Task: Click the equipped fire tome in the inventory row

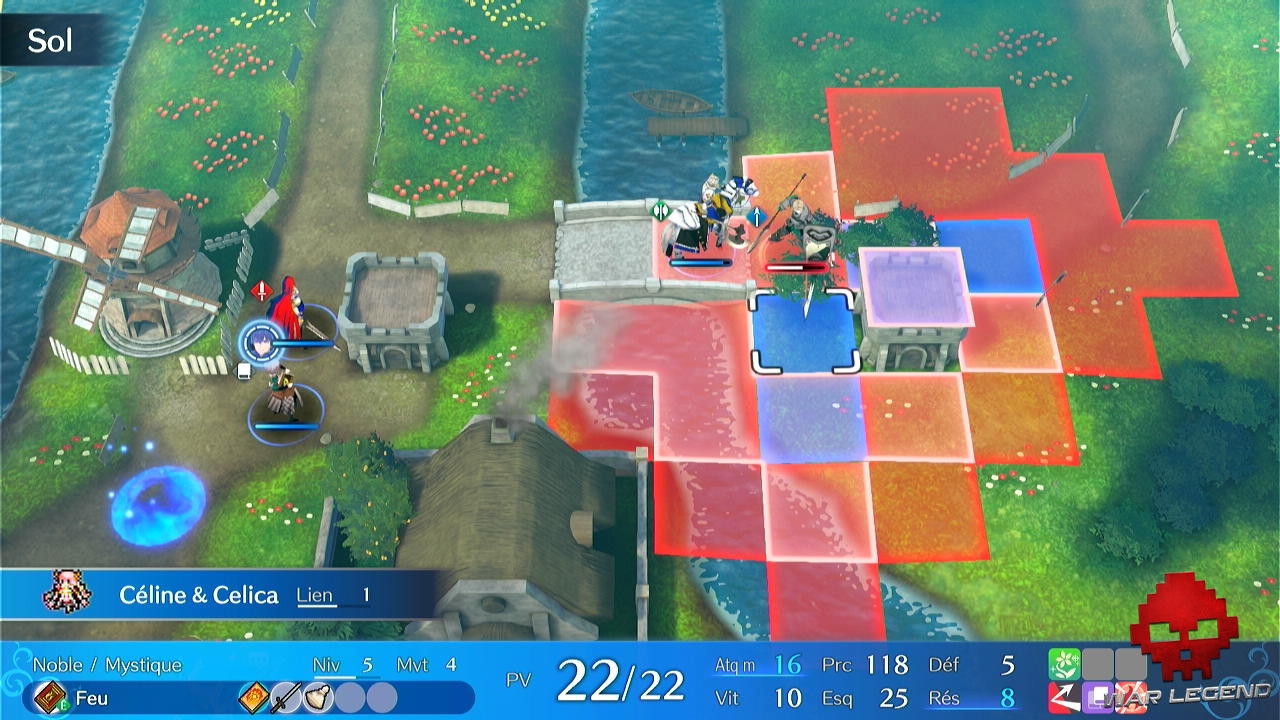Action: (253, 696)
